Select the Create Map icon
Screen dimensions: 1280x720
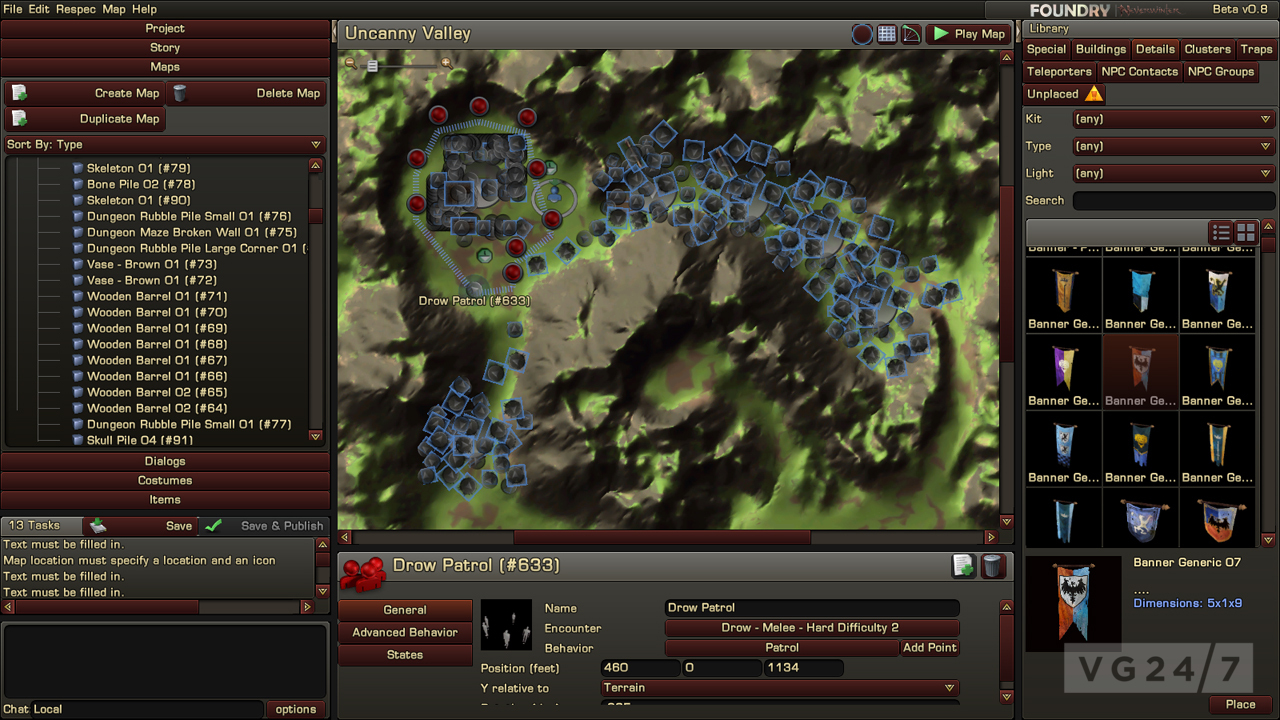(x=20, y=92)
